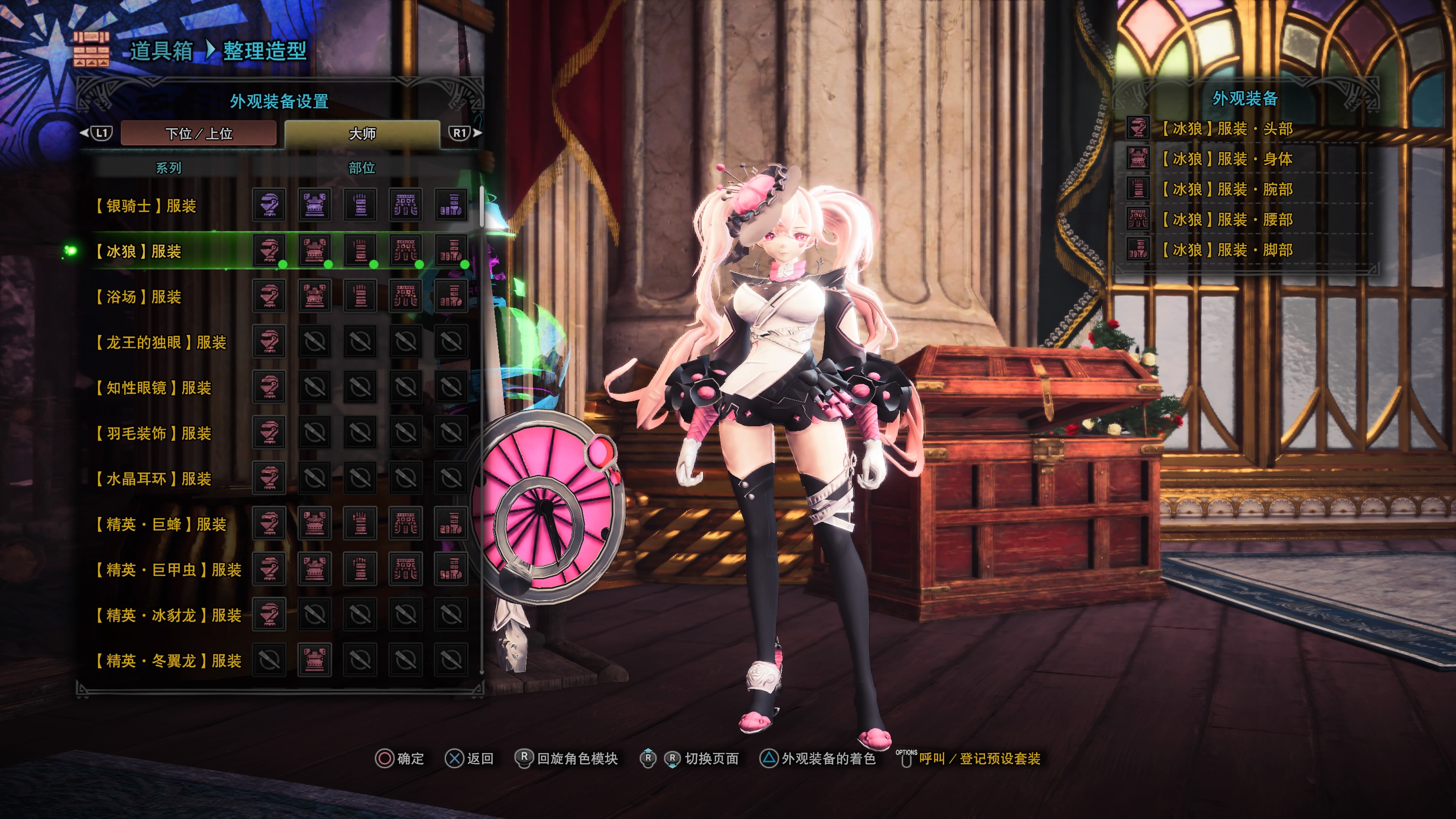Switch to the 下位/上位 tab

[x=198, y=133]
